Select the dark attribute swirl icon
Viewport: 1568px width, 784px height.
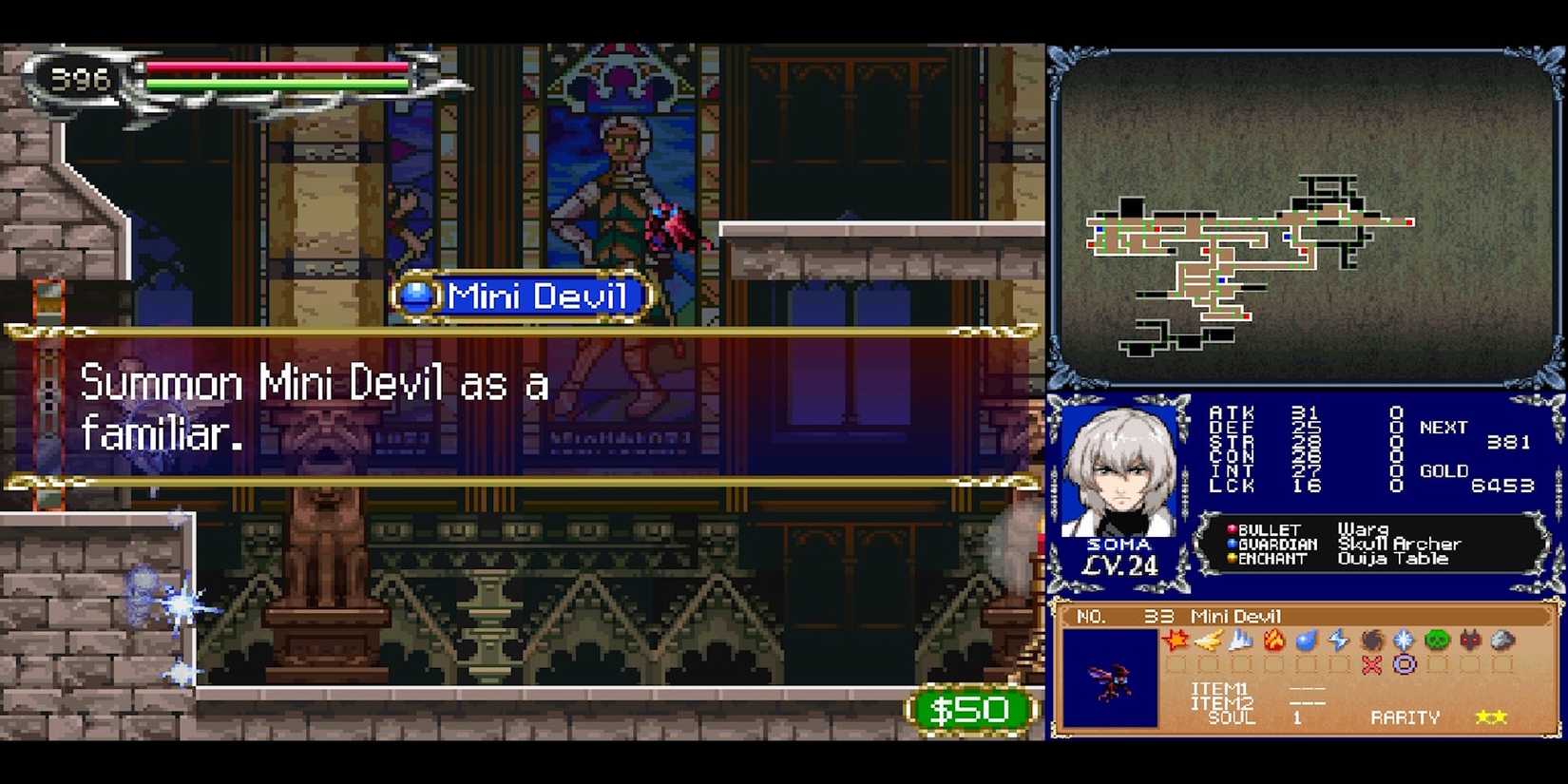pyautogui.click(x=1372, y=641)
